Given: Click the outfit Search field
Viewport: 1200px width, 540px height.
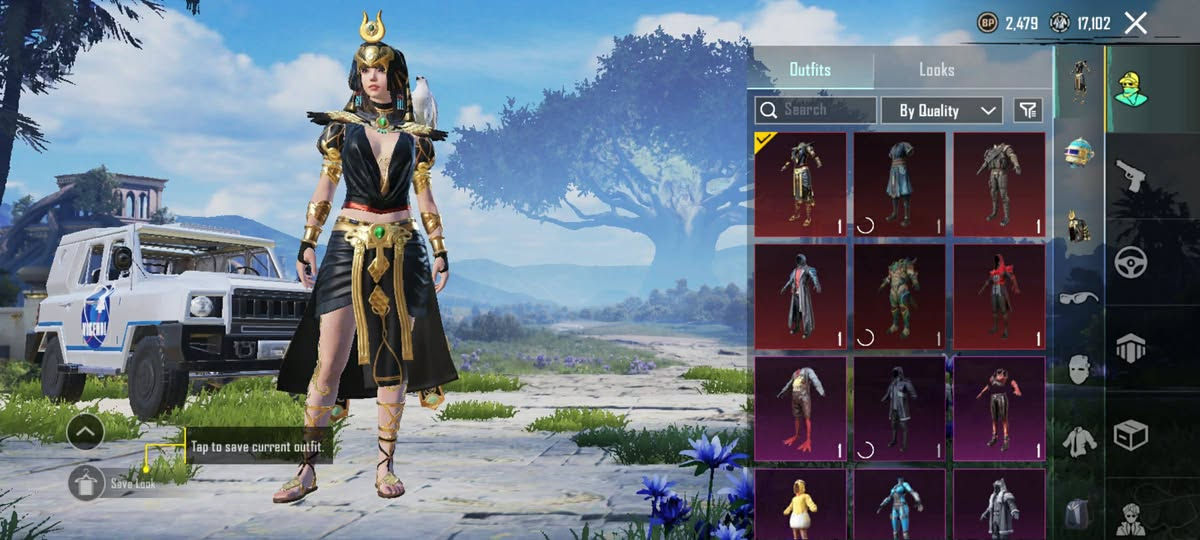Looking at the screenshot, I should point(816,110).
